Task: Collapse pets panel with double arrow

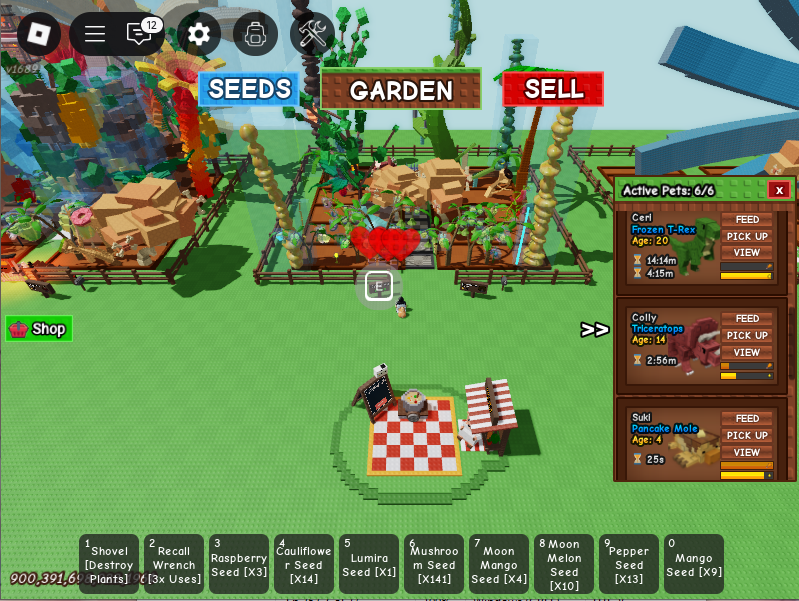Action: (595, 330)
